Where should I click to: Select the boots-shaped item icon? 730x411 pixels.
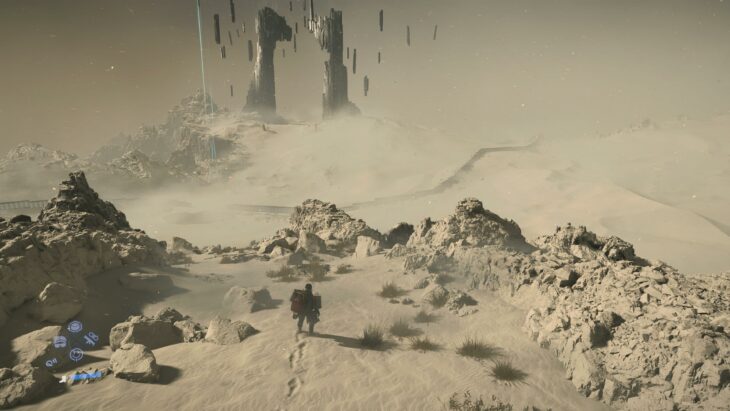(x=60, y=342)
